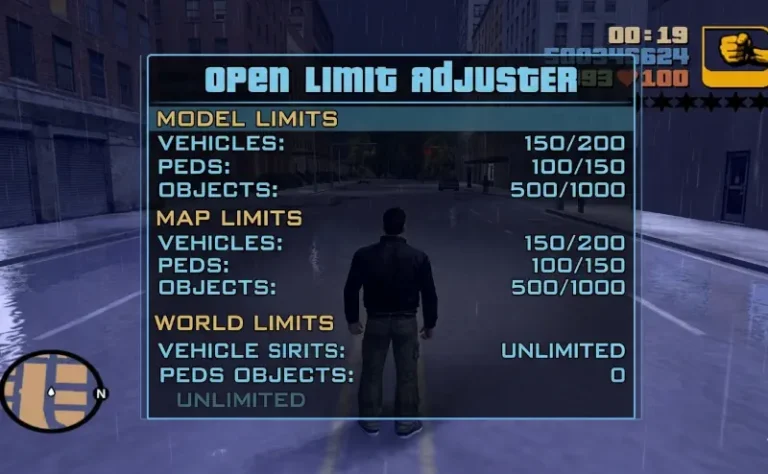Image resolution: width=768 pixels, height=474 pixels.
Task: Choose the Peds row under Map Limits
Action: pos(391,265)
